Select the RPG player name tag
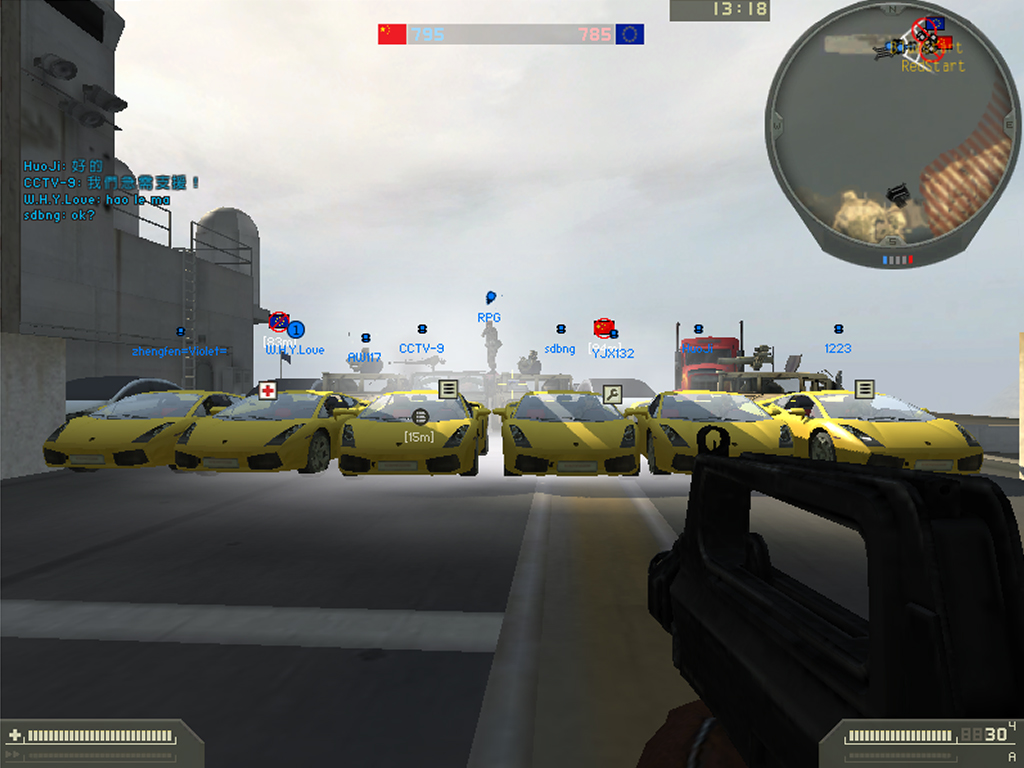This screenshot has width=1024, height=768. point(489,318)
